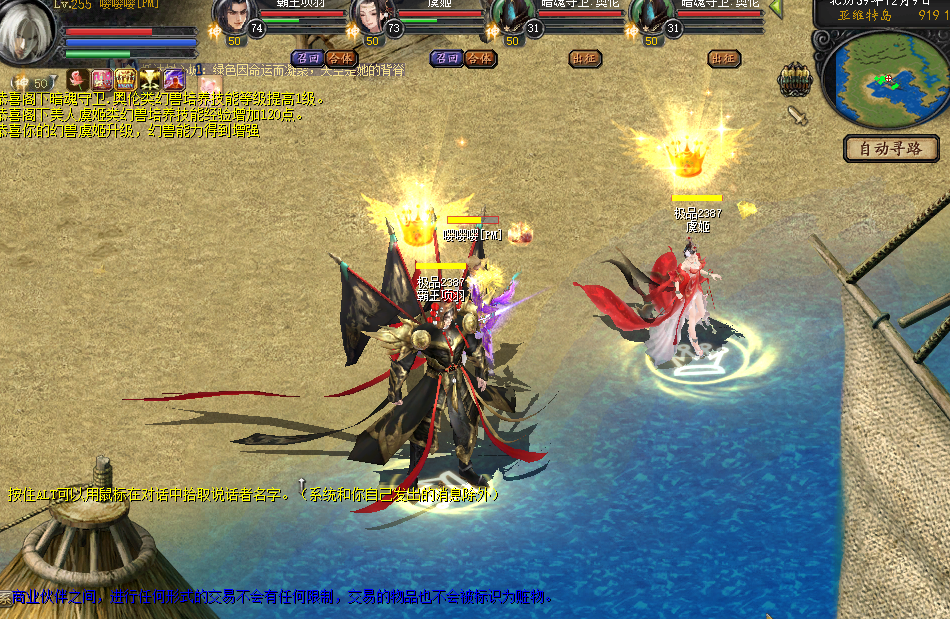Recall 霸王项羽 with its 召回 button
Viewport: 950px width, 619px height.
coord(306,58)
